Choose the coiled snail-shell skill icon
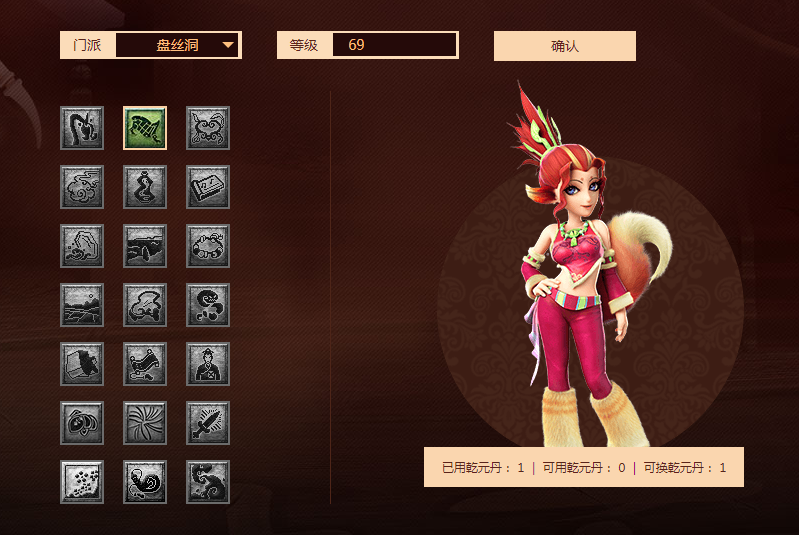 pyautogui.click(x=145, y=482)
